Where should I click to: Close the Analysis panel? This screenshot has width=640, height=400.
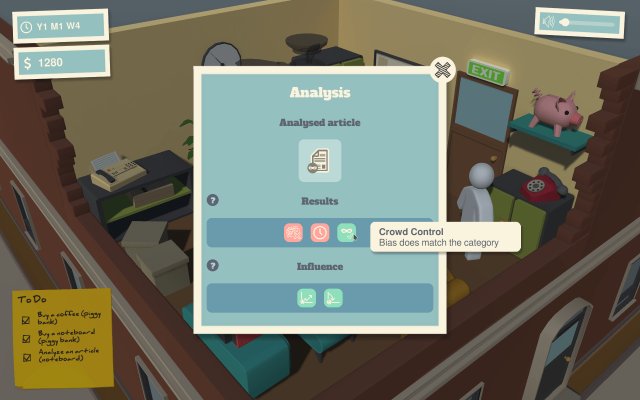coord(444,69)
